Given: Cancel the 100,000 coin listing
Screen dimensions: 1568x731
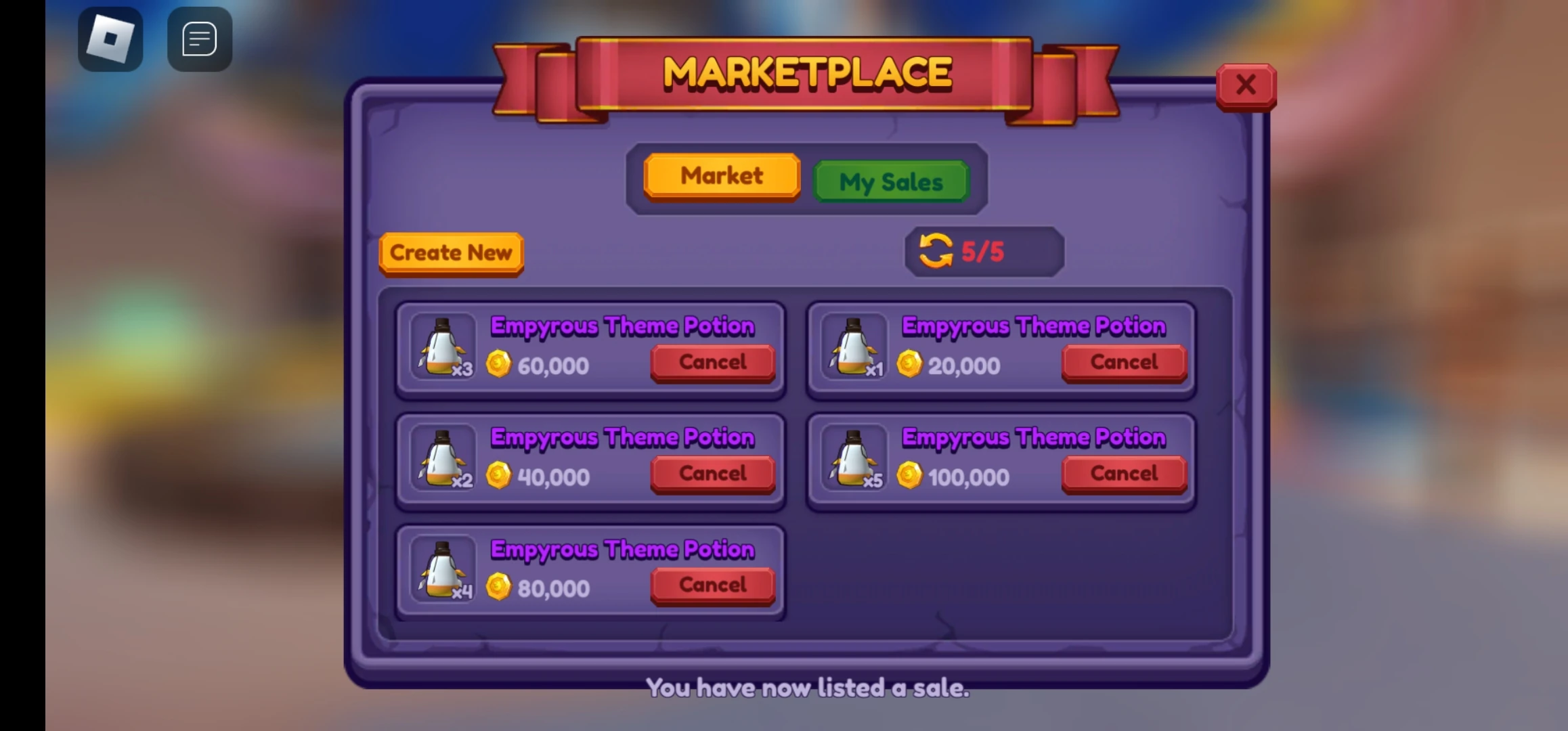Looking at the screenshot, I should pos(1123,474).
